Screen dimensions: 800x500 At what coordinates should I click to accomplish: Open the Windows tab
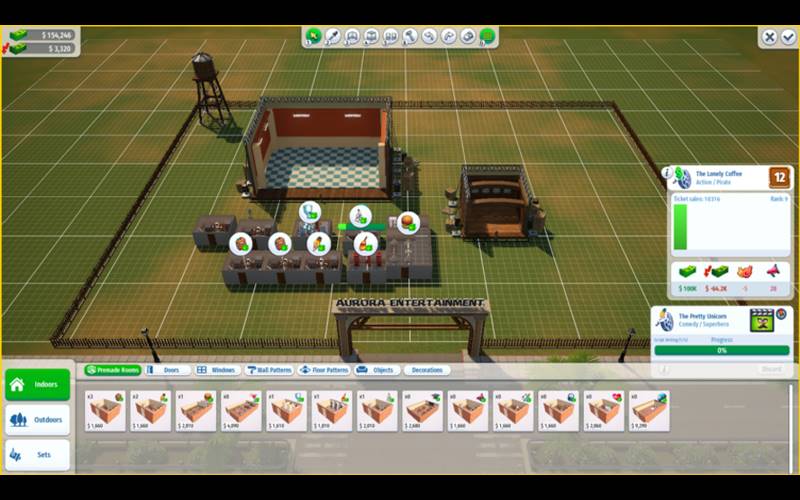coord(216,370)
